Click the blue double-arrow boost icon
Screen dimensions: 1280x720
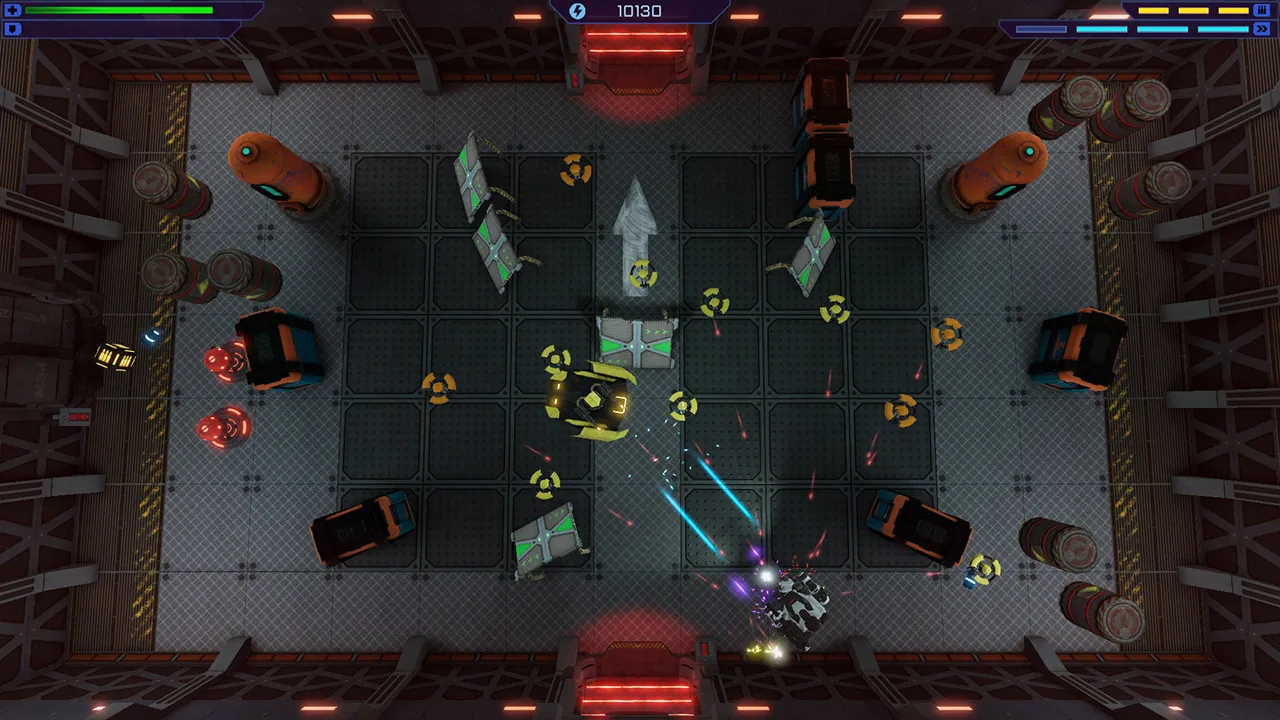(x=1262, y=28)
